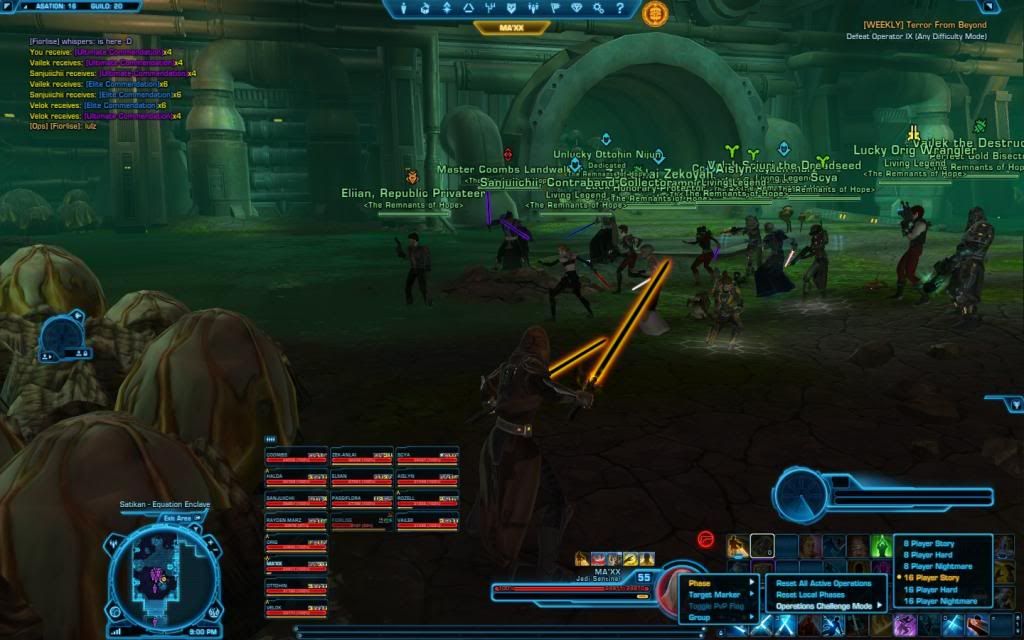Choose Reset All Active Operations
The width and height of the screenshot is (1024, 640).
(x=824, y=583)
